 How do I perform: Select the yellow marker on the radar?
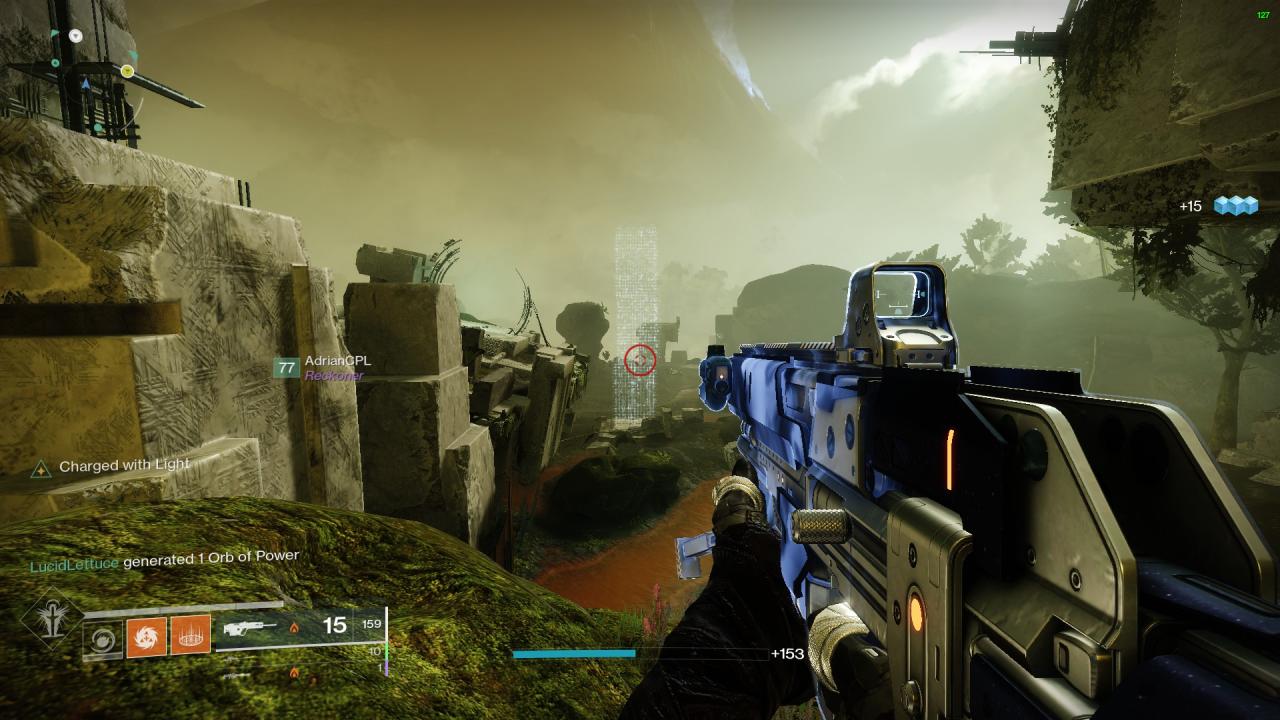pyautogui.click(x=127, y=71)
